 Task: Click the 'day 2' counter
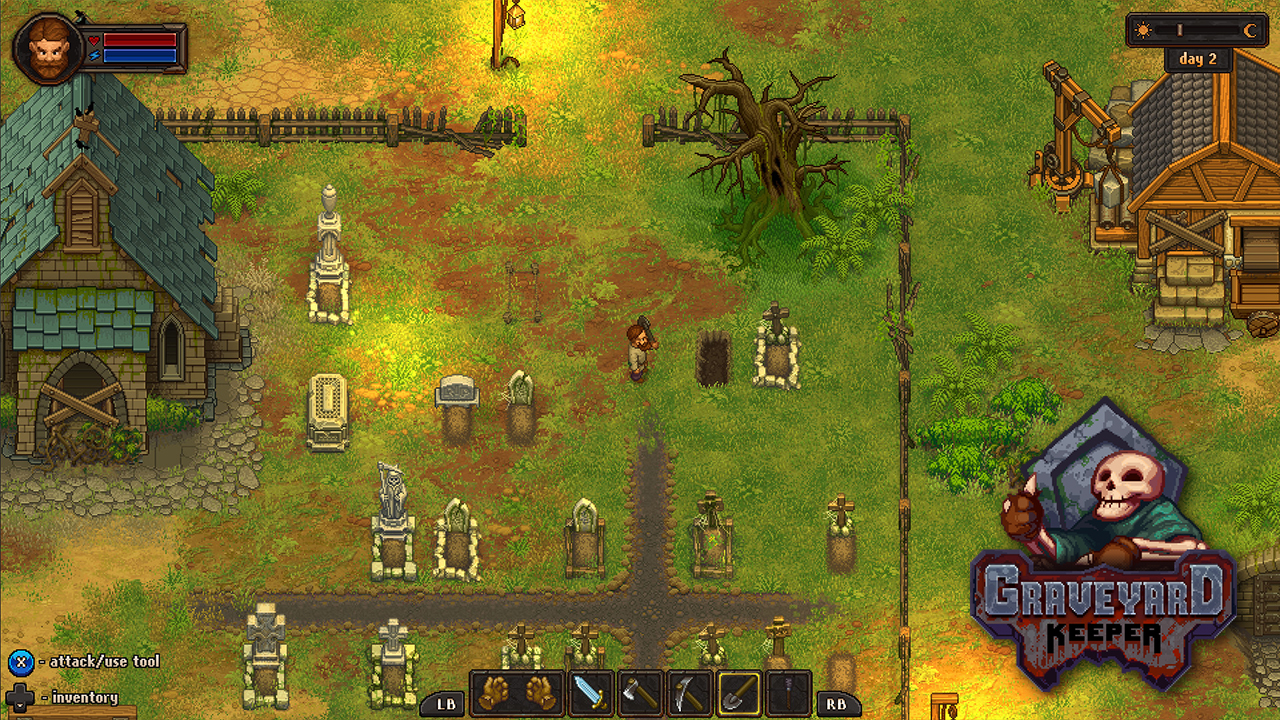pos(1199,58)
